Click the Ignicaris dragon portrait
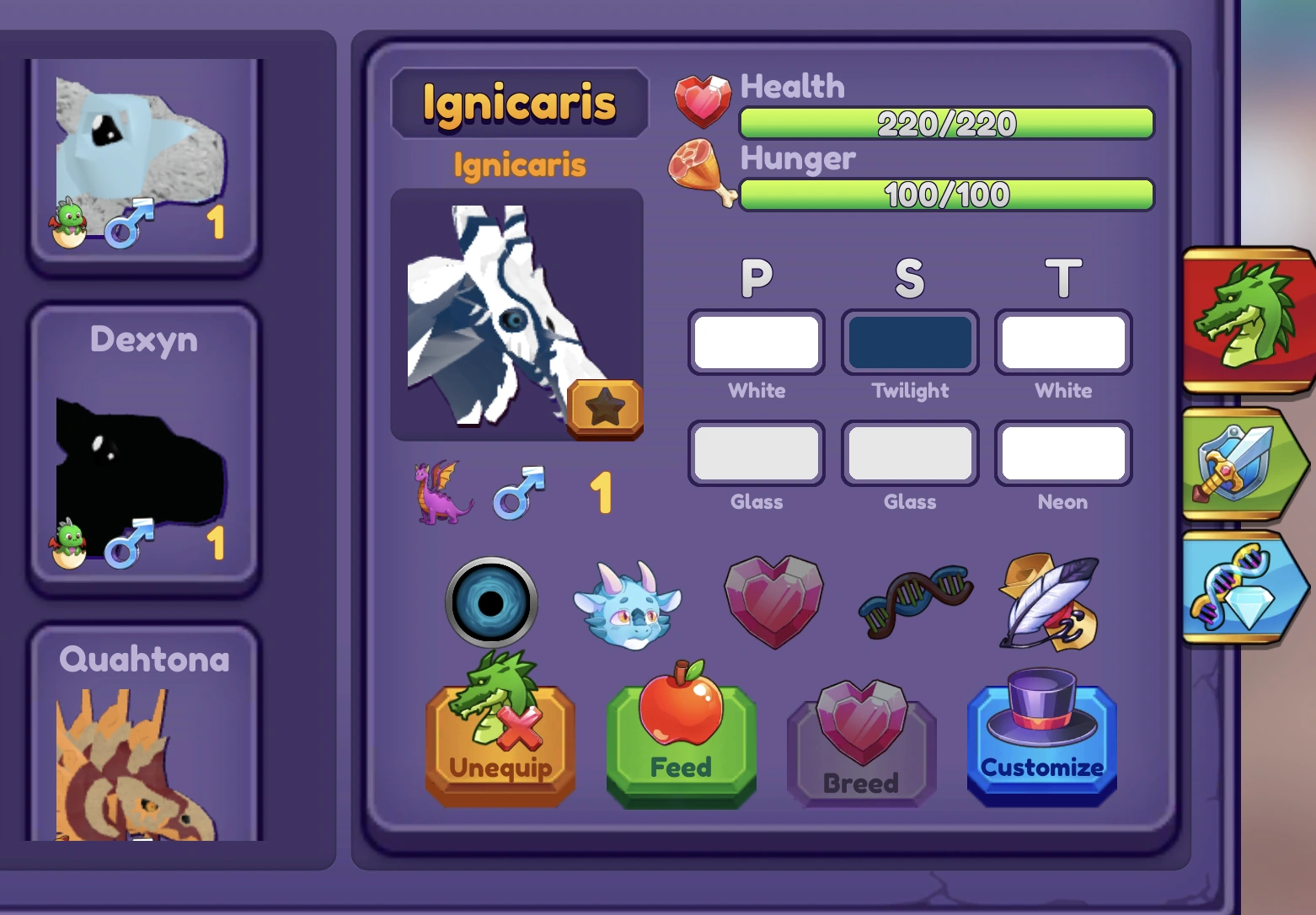The height and width of the screenshot is (915, 1316). (516, 312)
